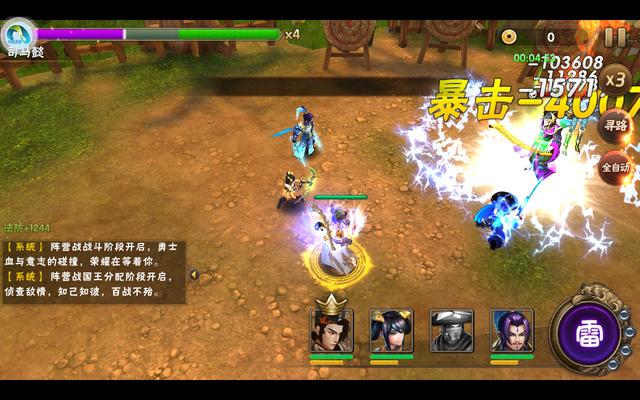Image resolution: width=640 pixels, height=400 pixels.
Task: Tap the 寻路 pathfinding button
Action: [614, 126]
